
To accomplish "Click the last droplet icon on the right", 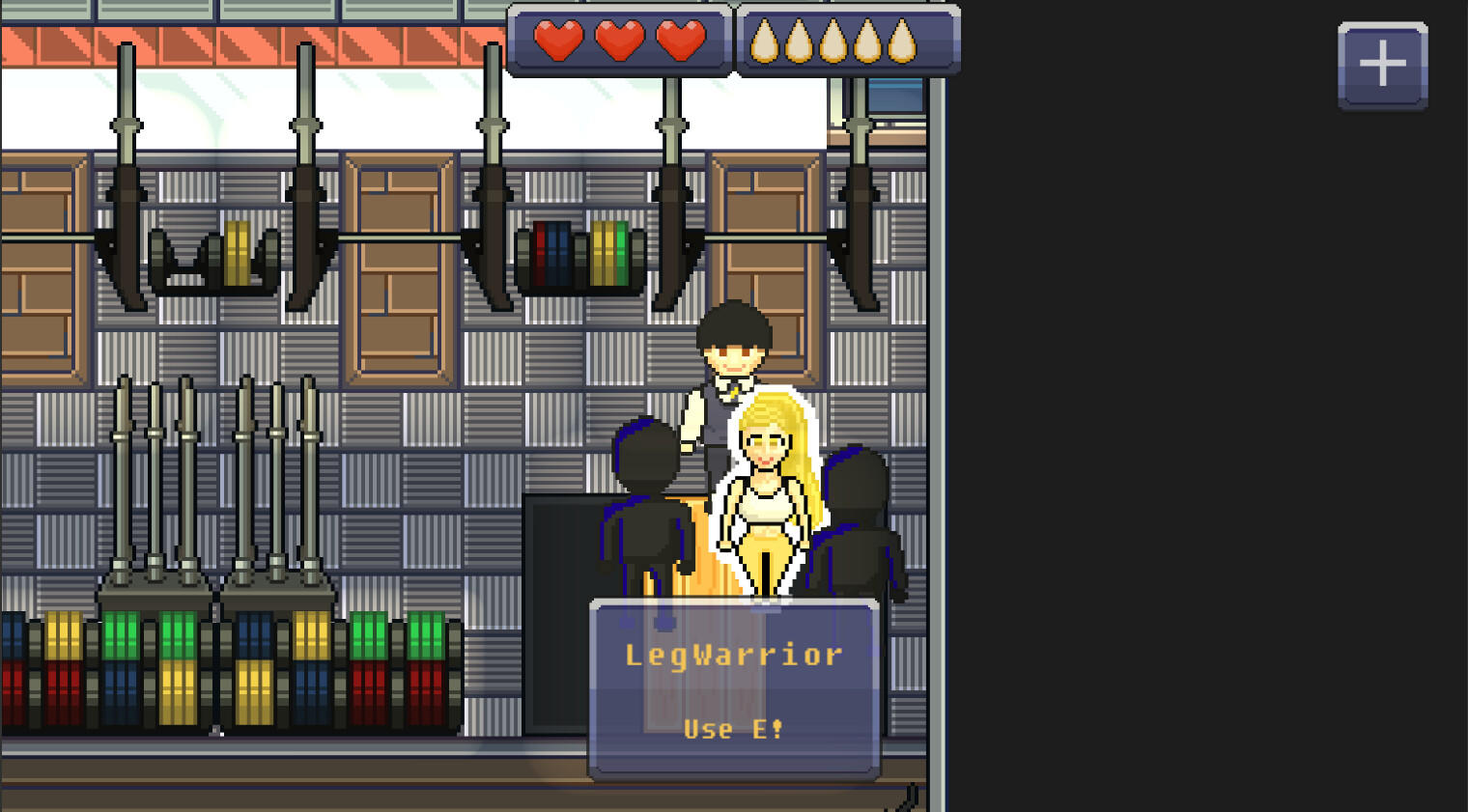I will [x=904, y=41].
